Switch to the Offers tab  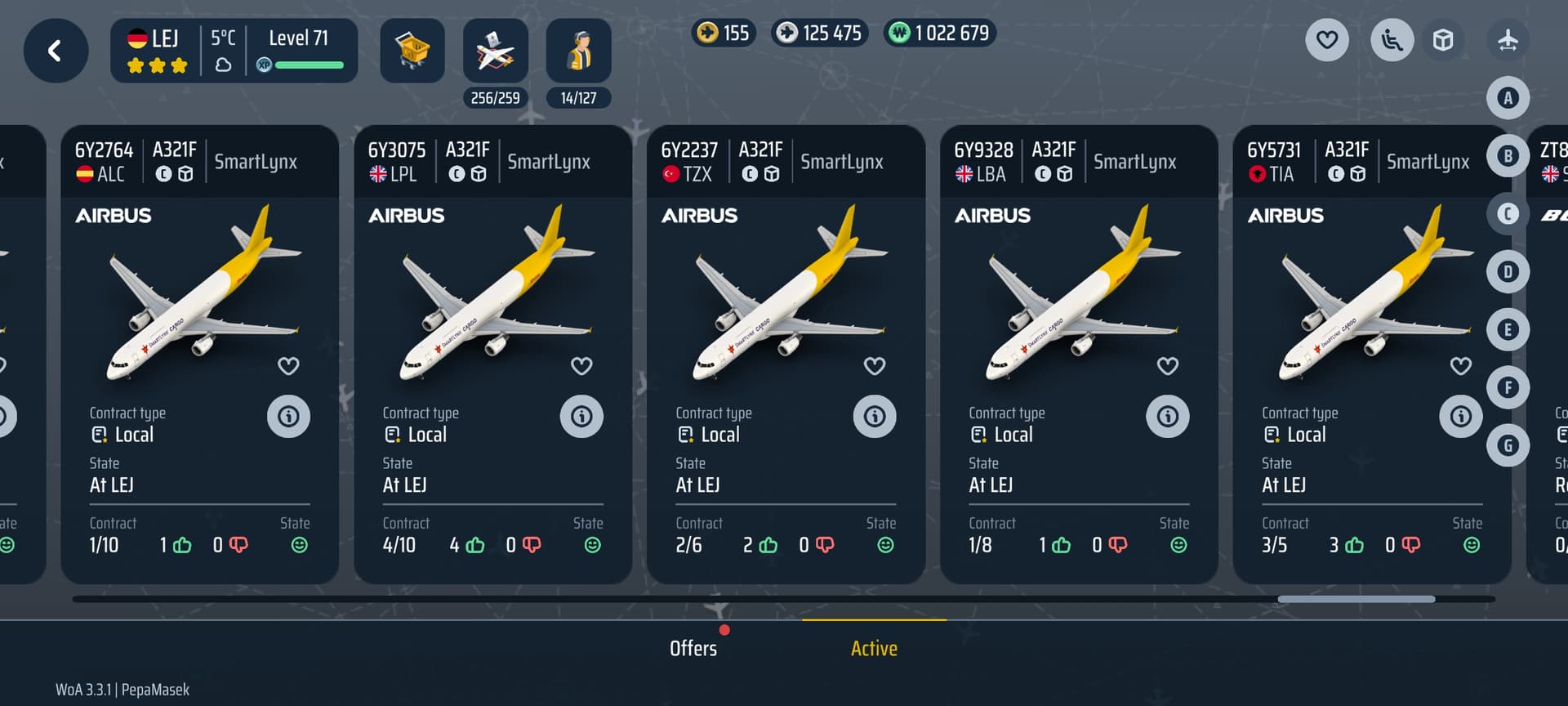click(693, 648)
